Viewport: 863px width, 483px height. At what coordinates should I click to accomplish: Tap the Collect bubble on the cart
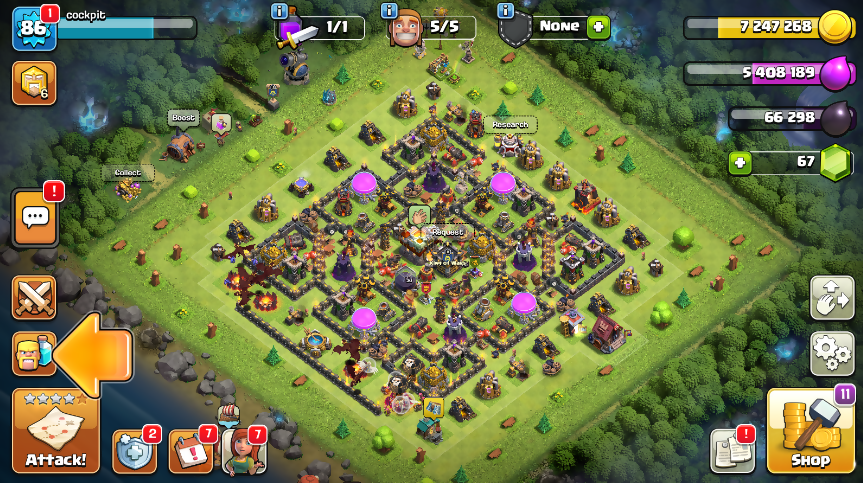point(128,172)
